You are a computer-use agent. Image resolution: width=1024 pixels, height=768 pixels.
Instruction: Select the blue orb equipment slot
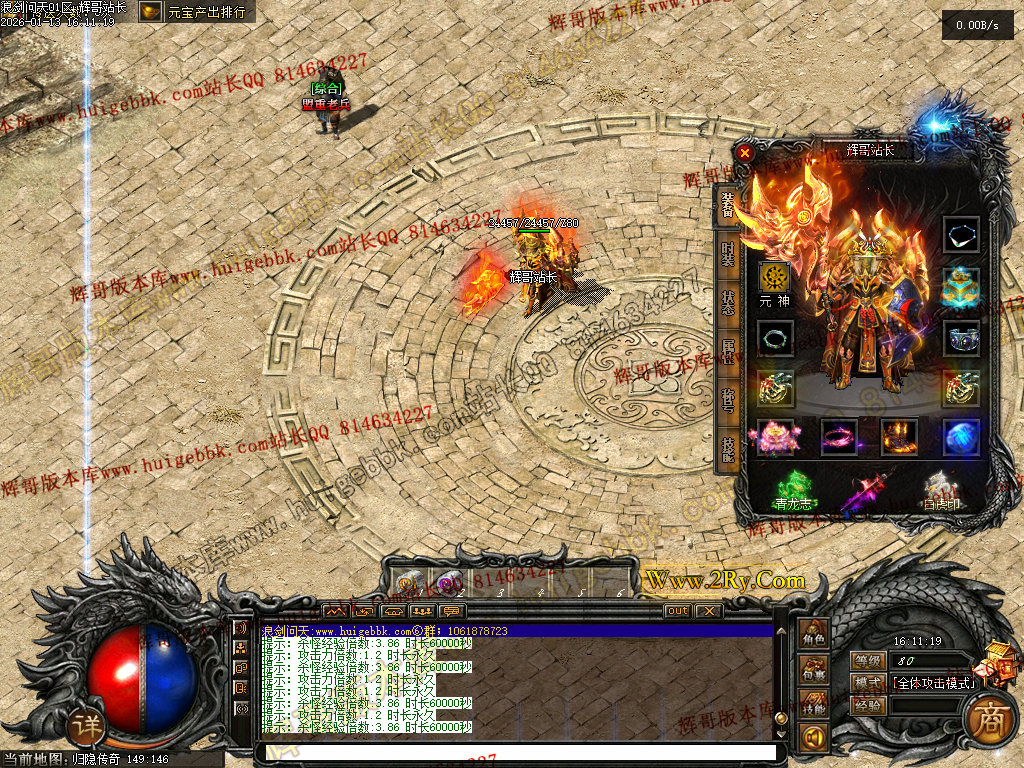(962, 437)
